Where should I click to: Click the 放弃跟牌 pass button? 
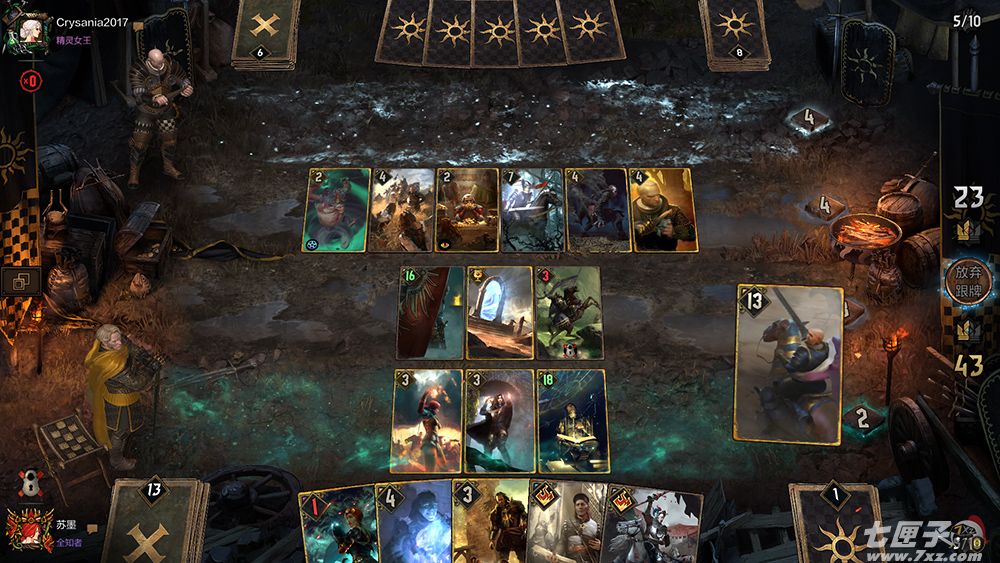click(966, 282)
